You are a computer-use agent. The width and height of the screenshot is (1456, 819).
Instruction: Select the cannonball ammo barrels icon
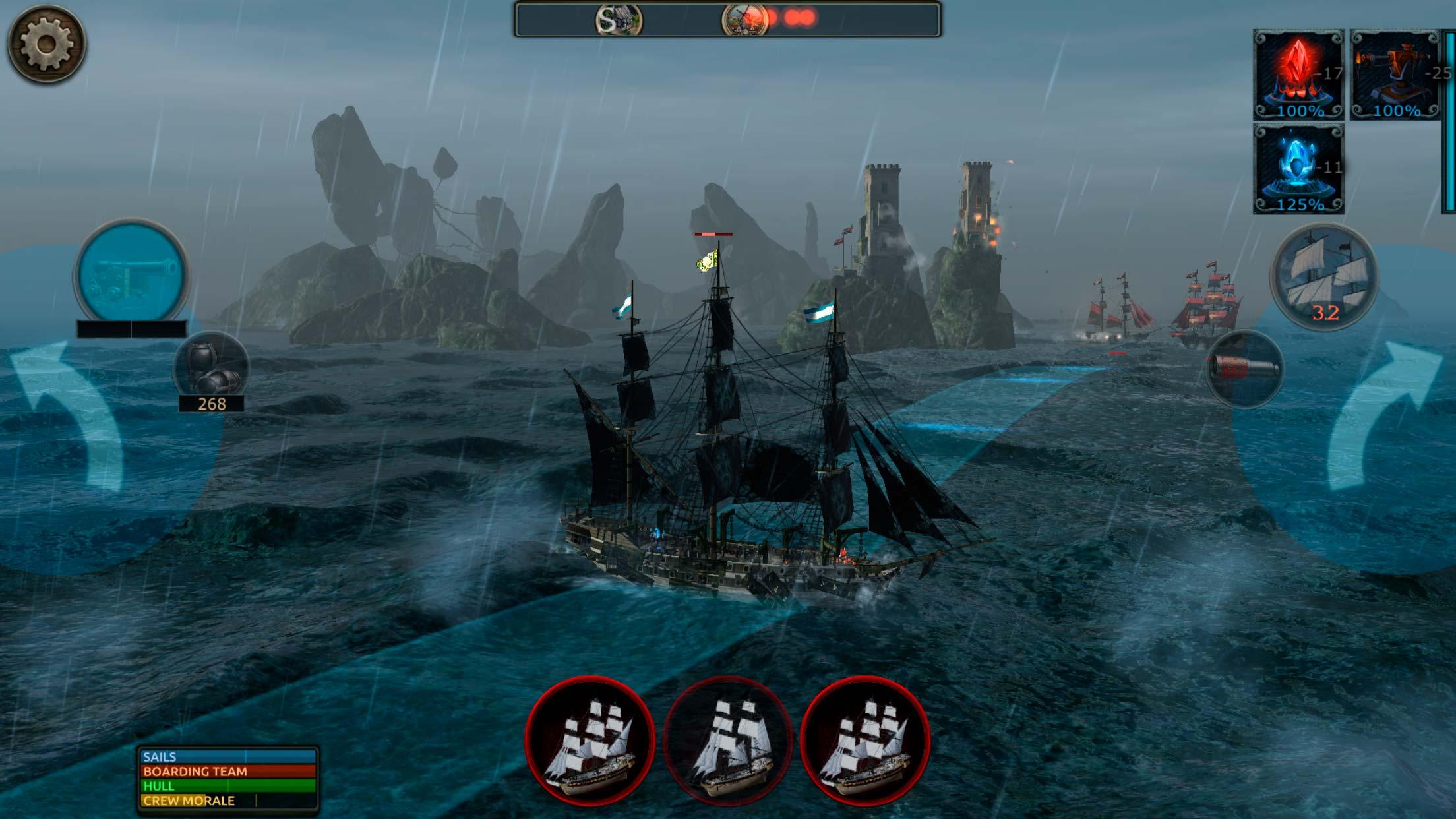tap(211, 367)
